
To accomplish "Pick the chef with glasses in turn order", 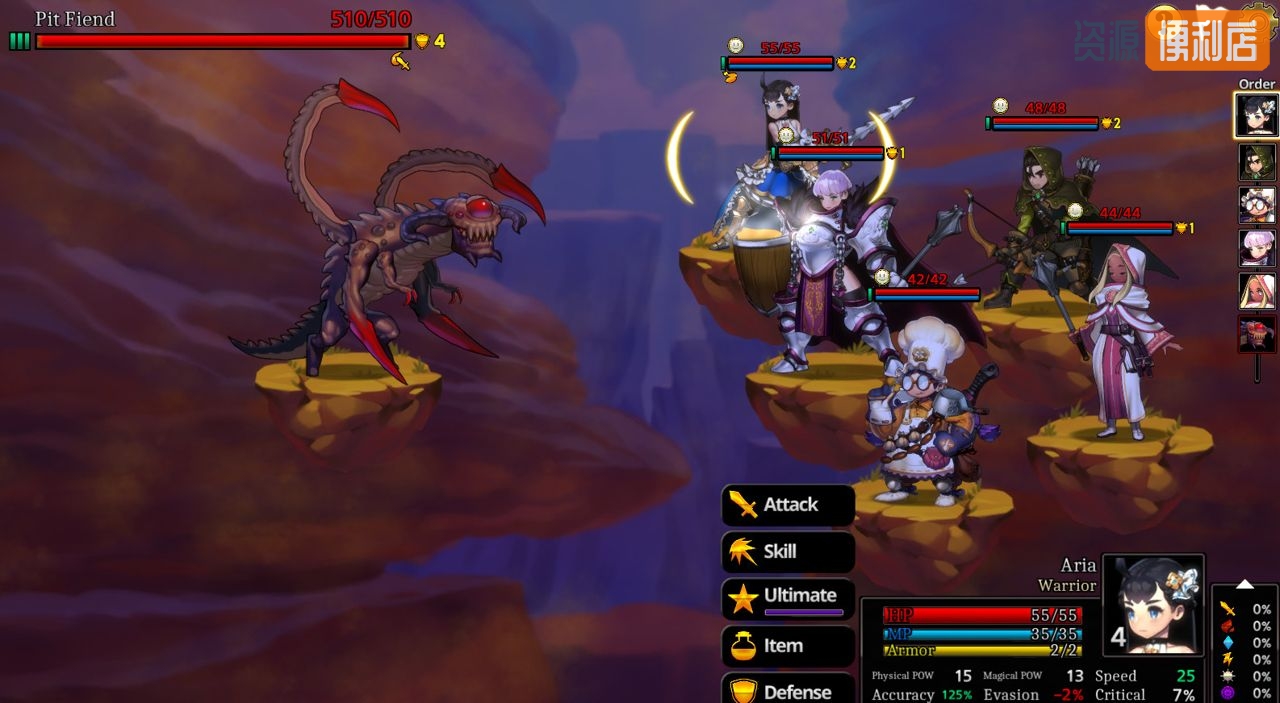I will pos(1257,205).
